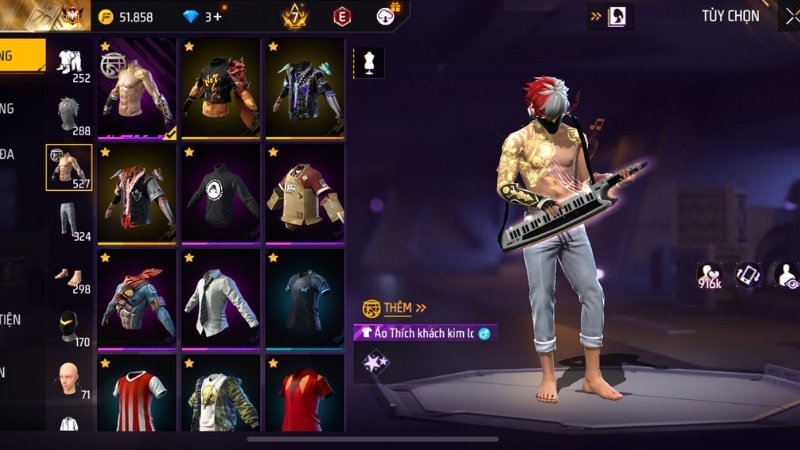Select the mask category with 170 items
Image resolution: width=800 pixels, height=450 pixels.
pyautogui.click(x=69, y=327)
